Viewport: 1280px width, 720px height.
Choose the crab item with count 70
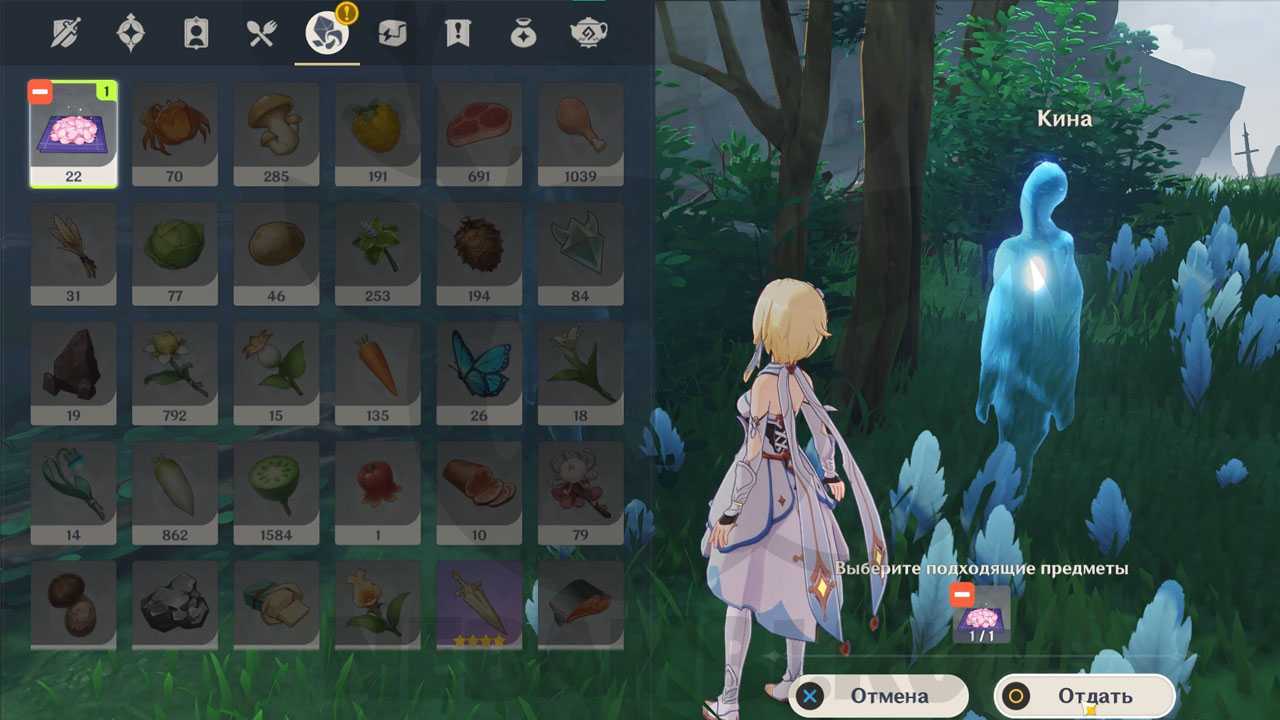[175, 134]
